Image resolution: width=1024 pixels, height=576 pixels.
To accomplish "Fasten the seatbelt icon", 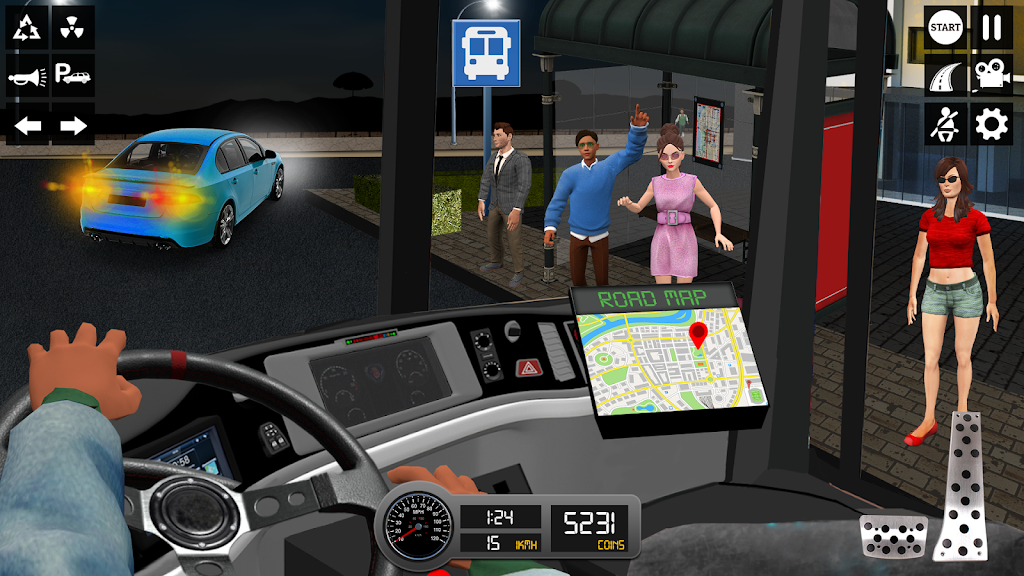I will [944, 125].
